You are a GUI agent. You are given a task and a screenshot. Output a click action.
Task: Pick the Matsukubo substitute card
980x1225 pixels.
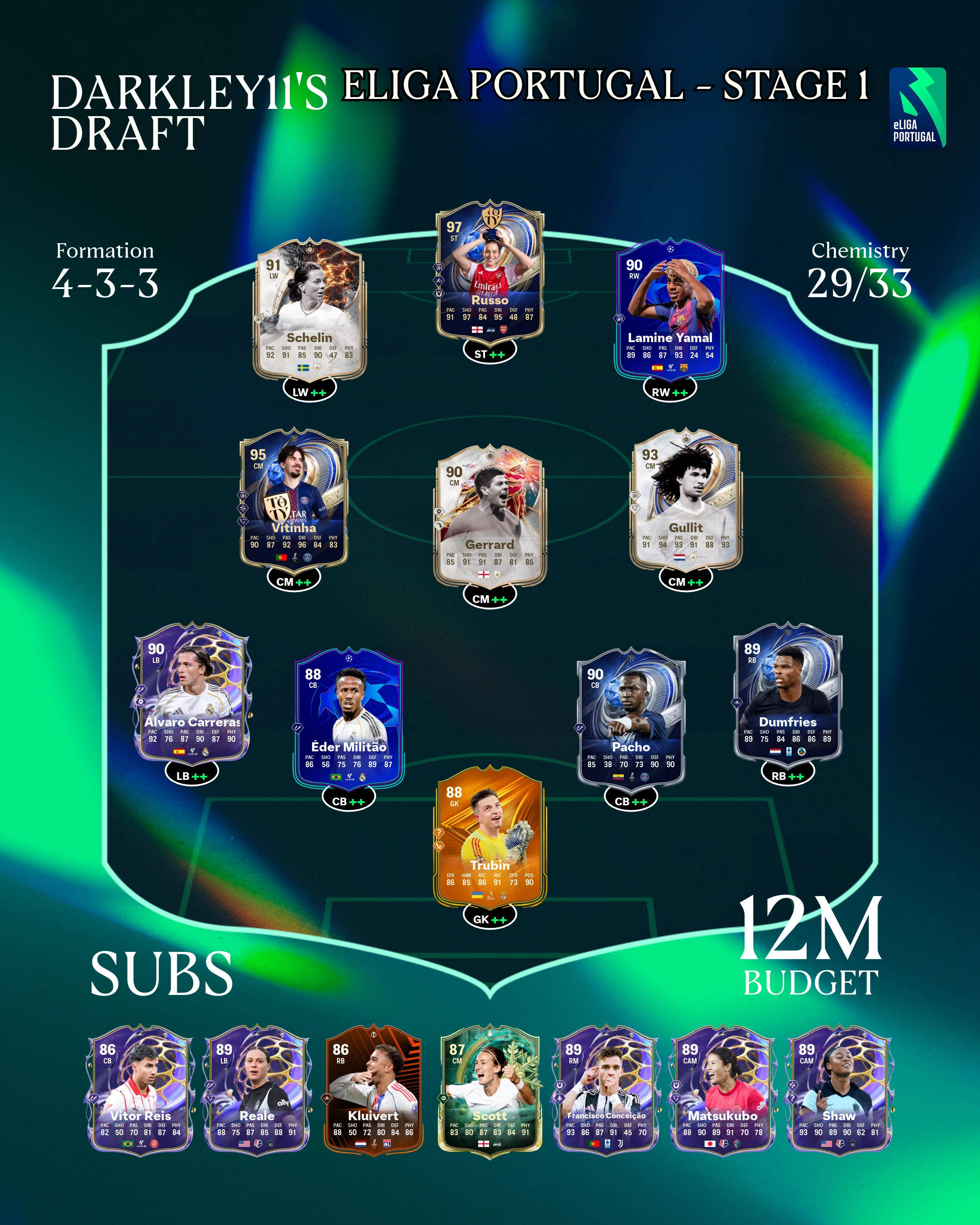click(723, 1090)
